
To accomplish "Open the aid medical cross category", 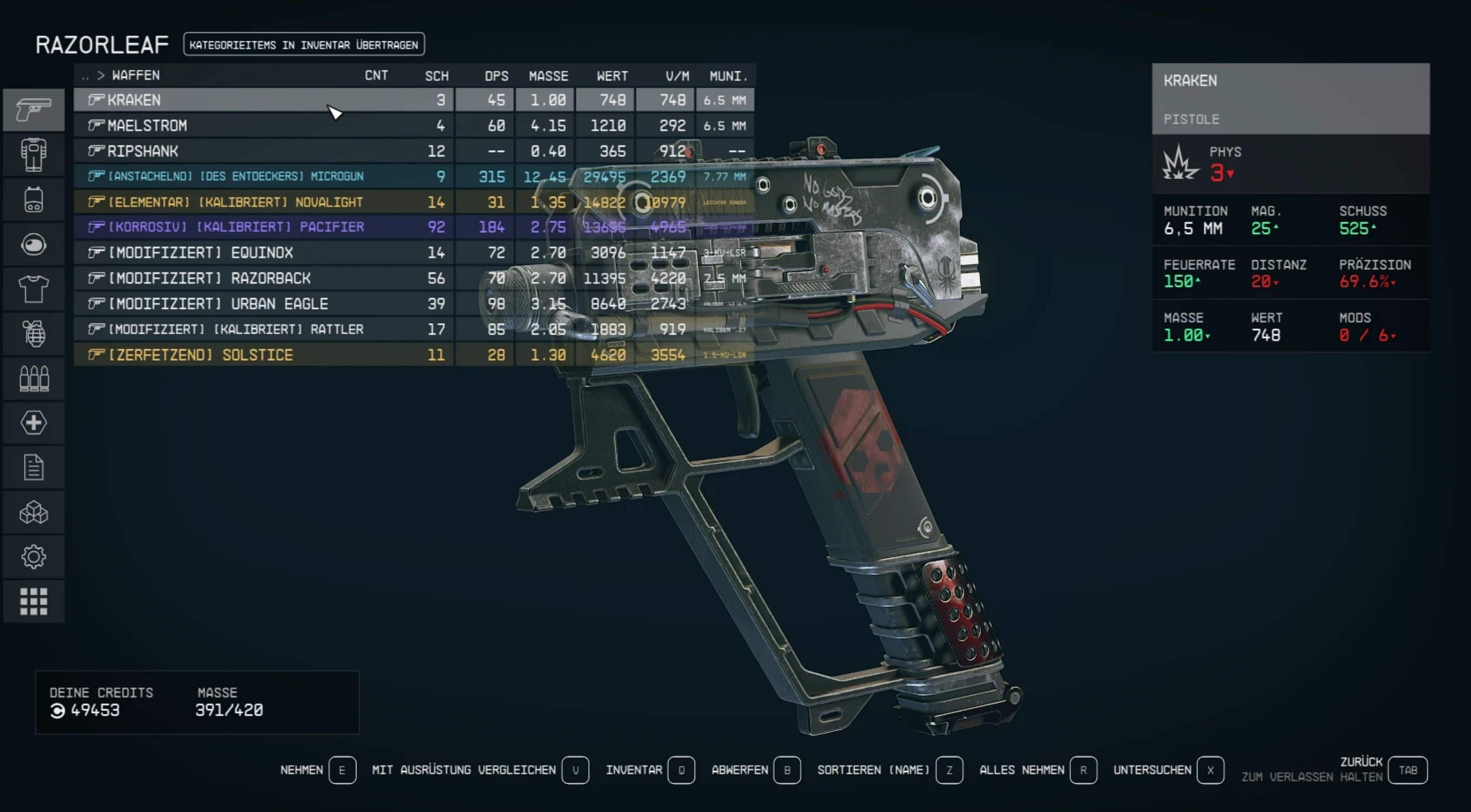I will coord(34,423).
